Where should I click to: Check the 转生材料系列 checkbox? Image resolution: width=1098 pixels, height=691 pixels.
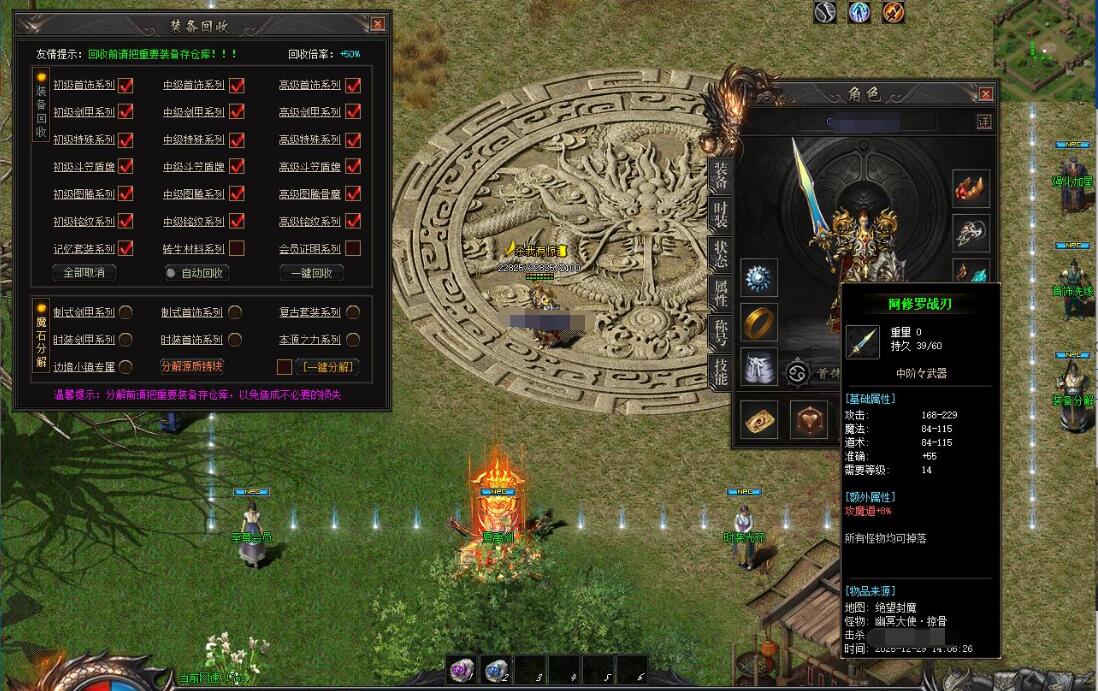pyautogui.click(x=237, y=248)
